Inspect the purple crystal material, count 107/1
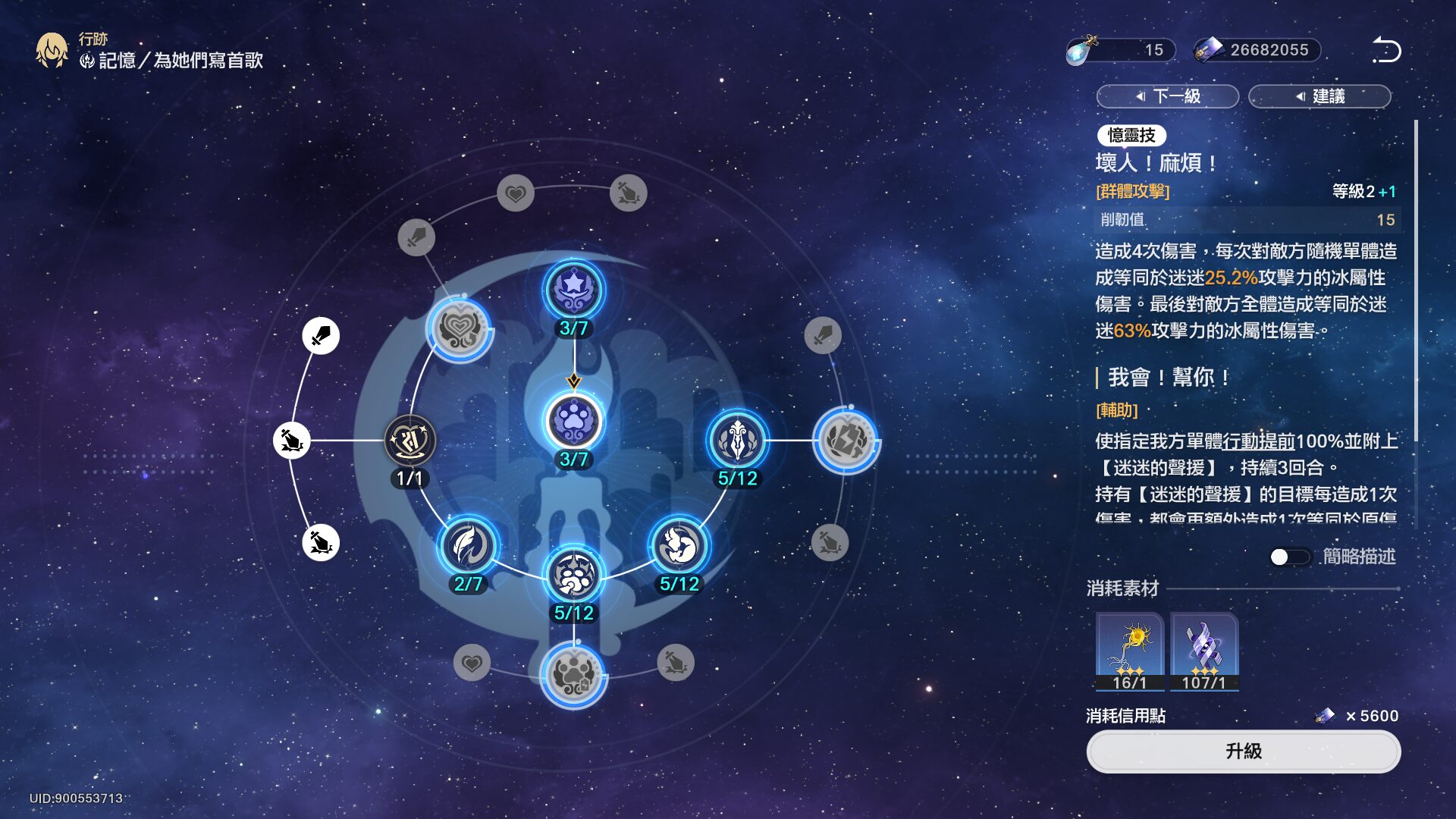This screenshot has height=819, width=1456. [1203, 651]
